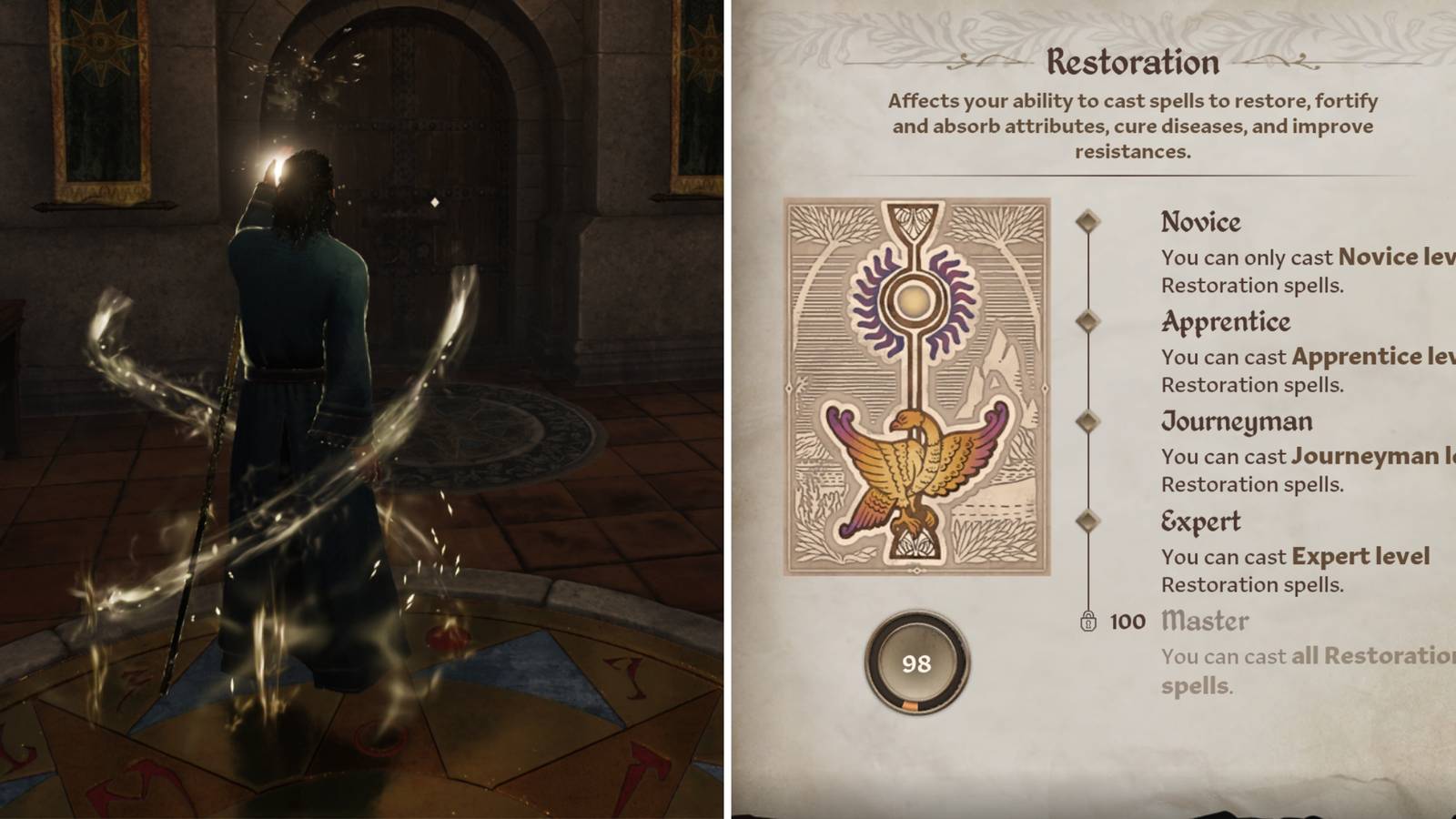Click the grayed-out Master rank entry
Image resolution: width=1456 pixels, height=819 pixels.
[1207, 621]
